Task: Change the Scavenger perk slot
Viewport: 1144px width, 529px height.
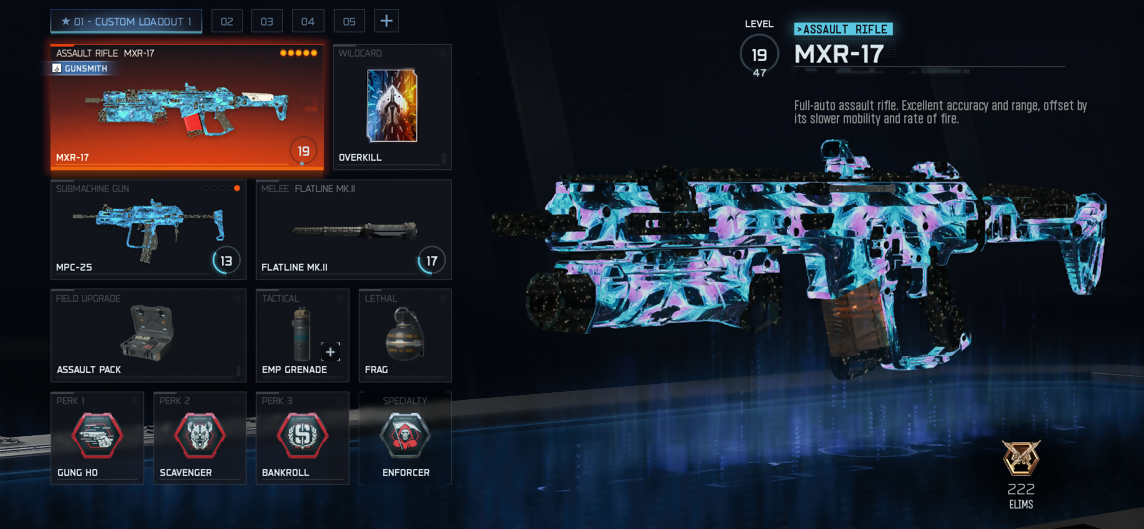Action: pyautogui.click(x=200, y=438)
